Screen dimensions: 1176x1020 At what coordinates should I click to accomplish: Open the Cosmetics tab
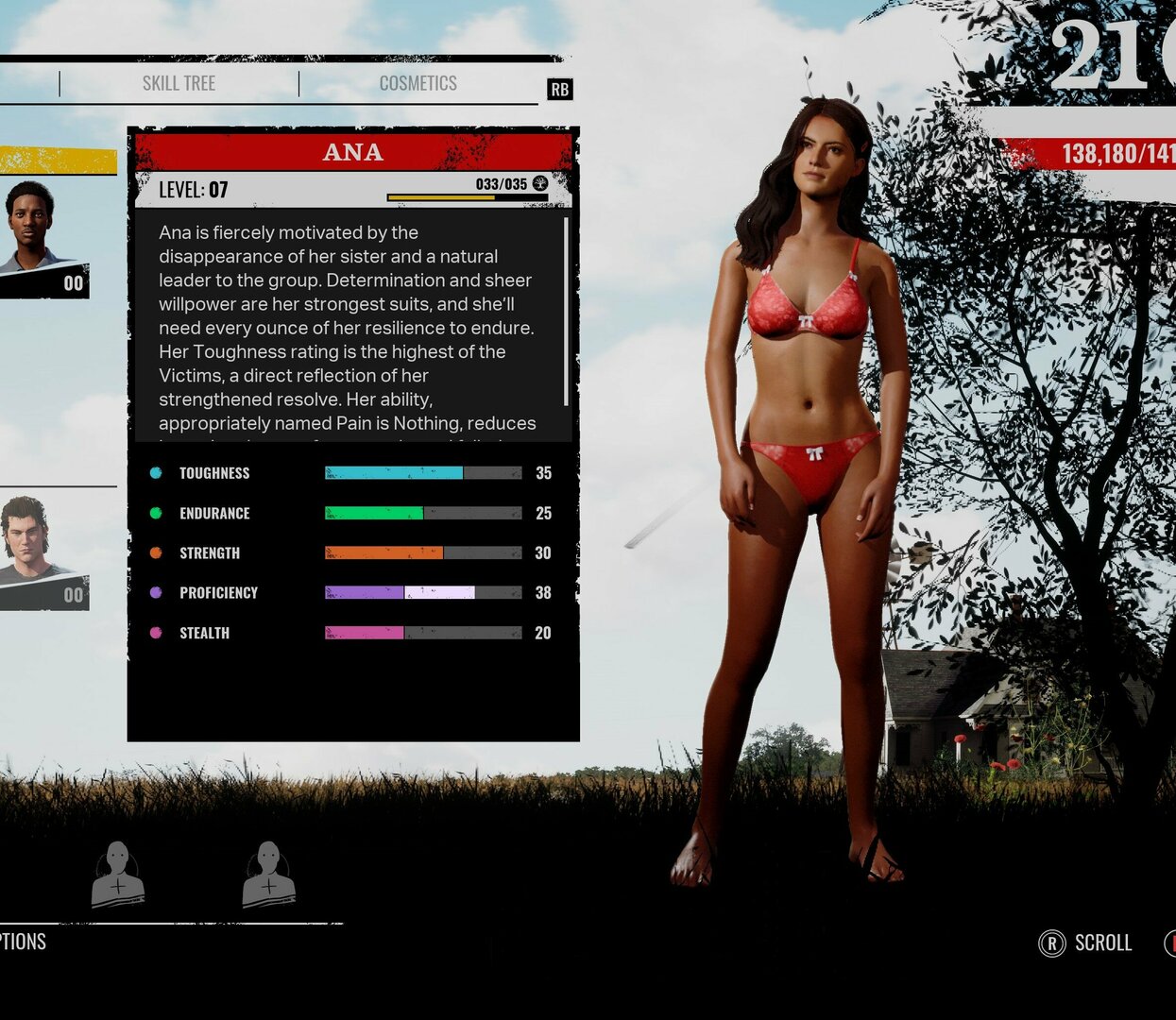[418, 83]
